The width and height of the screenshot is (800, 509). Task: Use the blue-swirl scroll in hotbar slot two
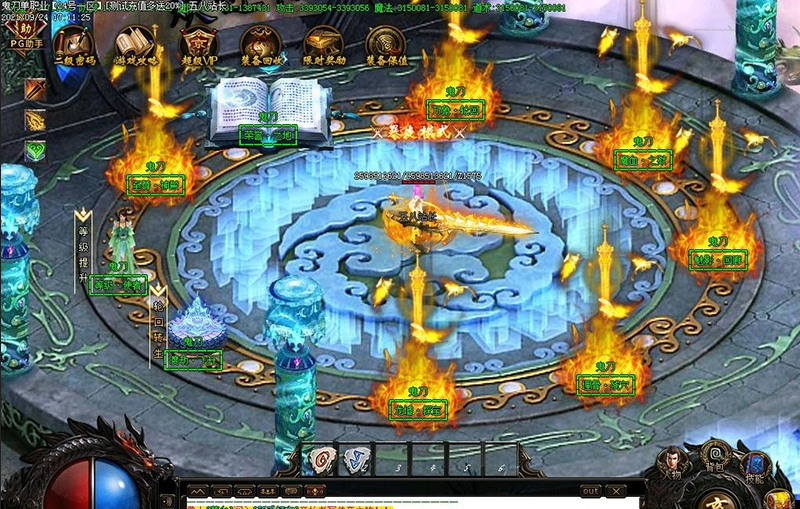click(353, 459)
